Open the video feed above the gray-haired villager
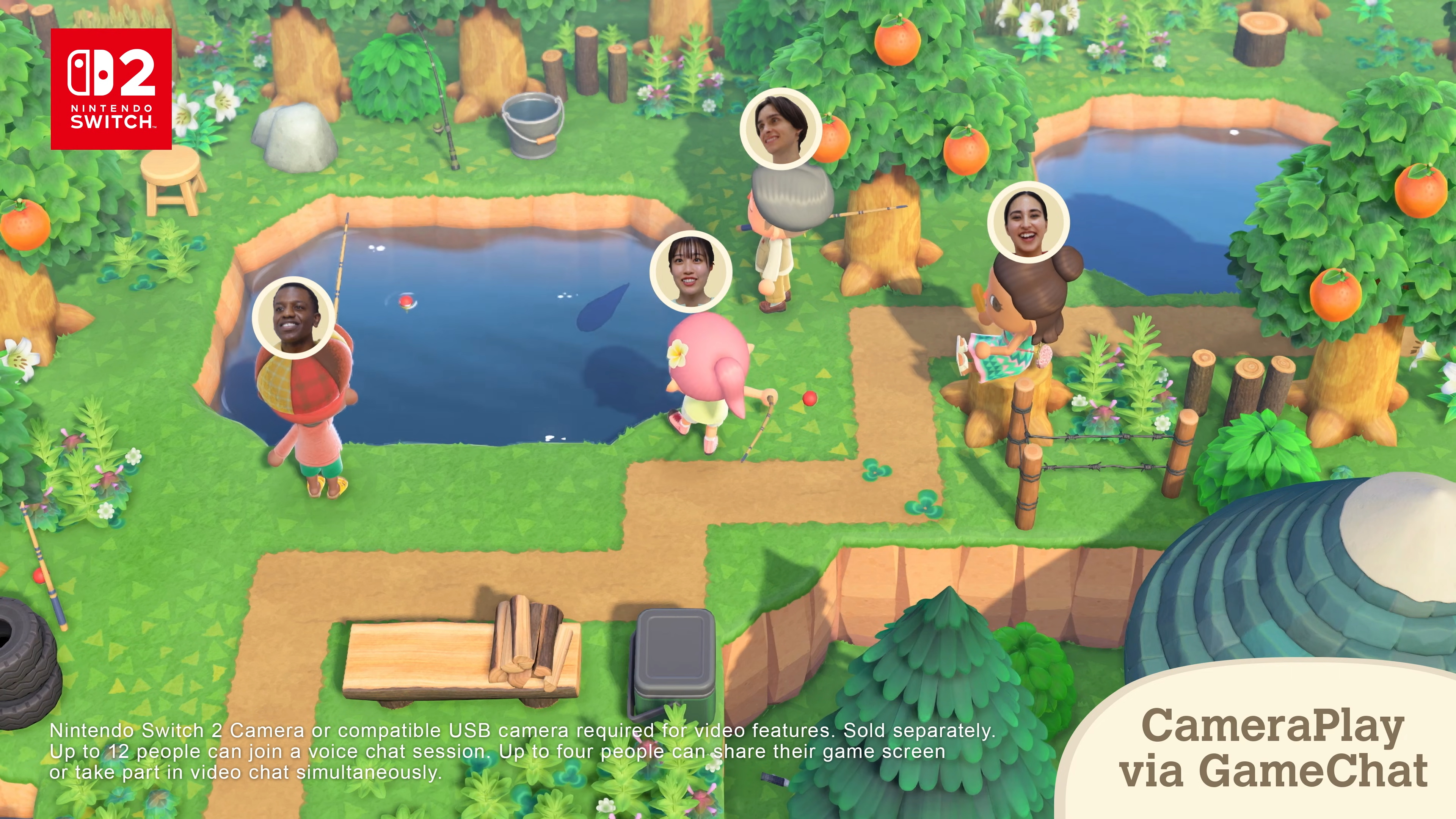Viewport: 1456px width, 819px height. pos(781,129)
